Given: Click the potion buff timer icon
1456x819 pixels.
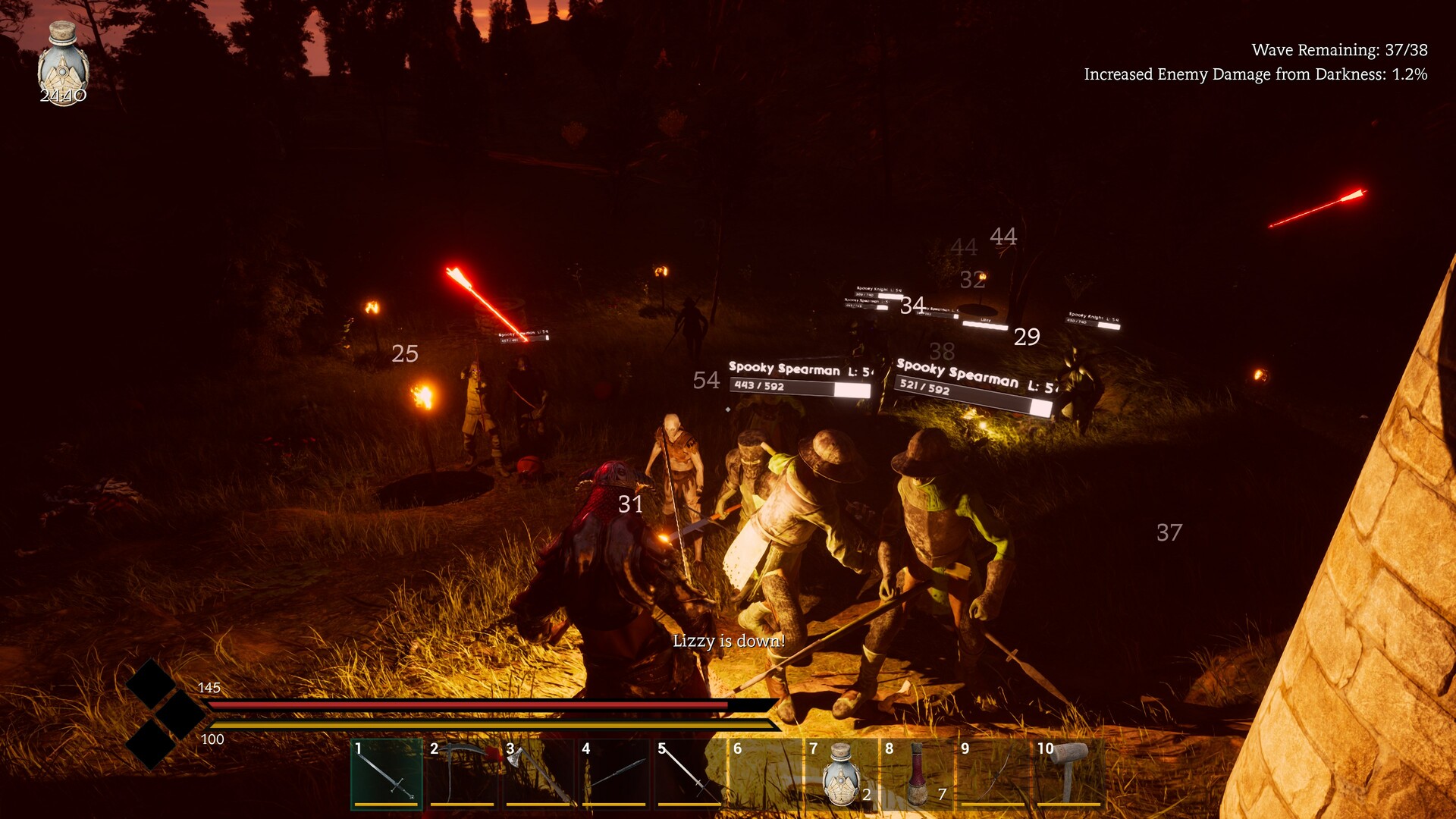Looking at the screenshot, I should [x=63, y=64].
